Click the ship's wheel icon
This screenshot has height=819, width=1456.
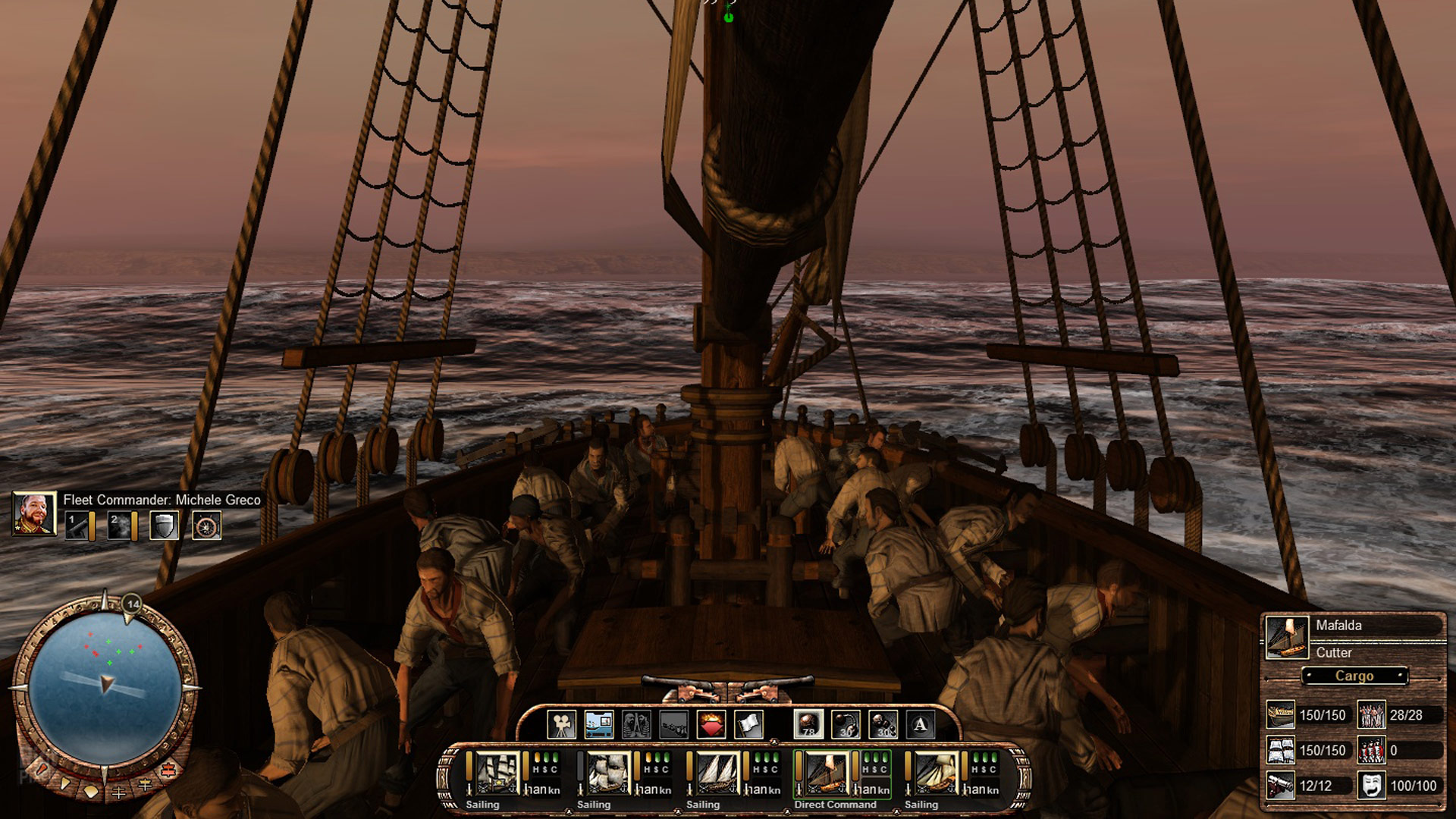pos(206,526)
